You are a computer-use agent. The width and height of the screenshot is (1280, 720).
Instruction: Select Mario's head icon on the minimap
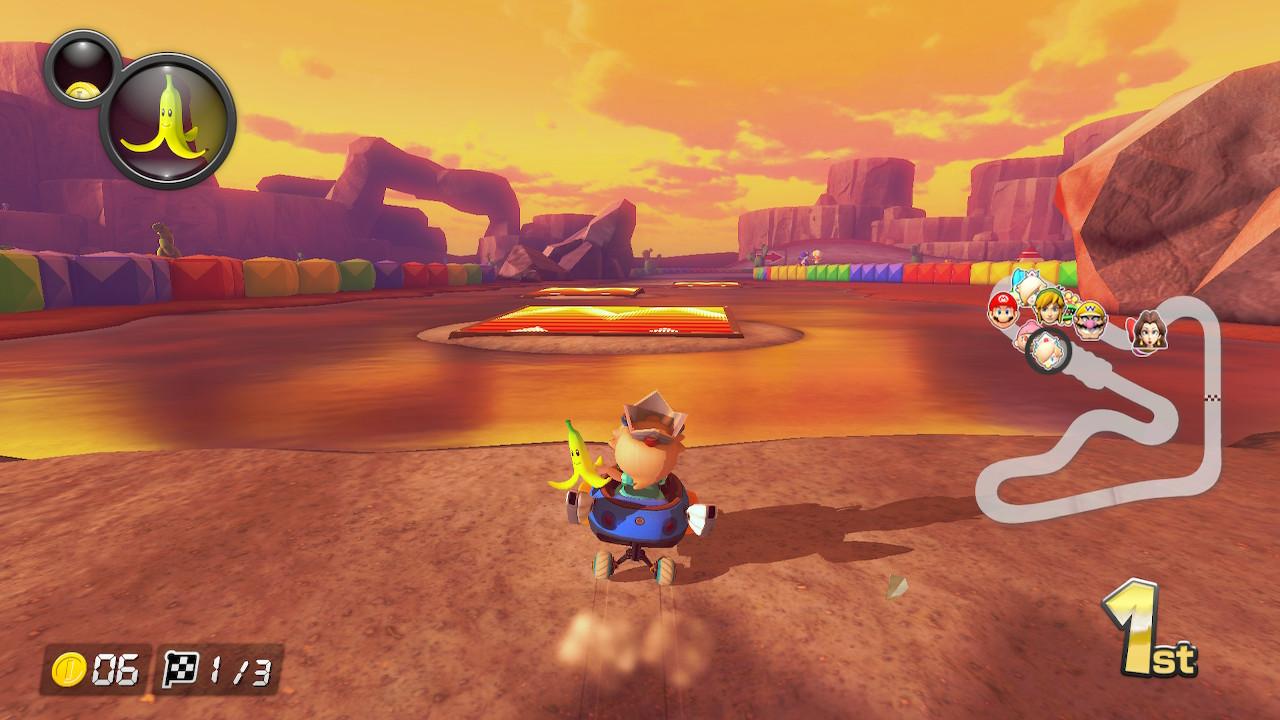click(x=1003, y=312)
